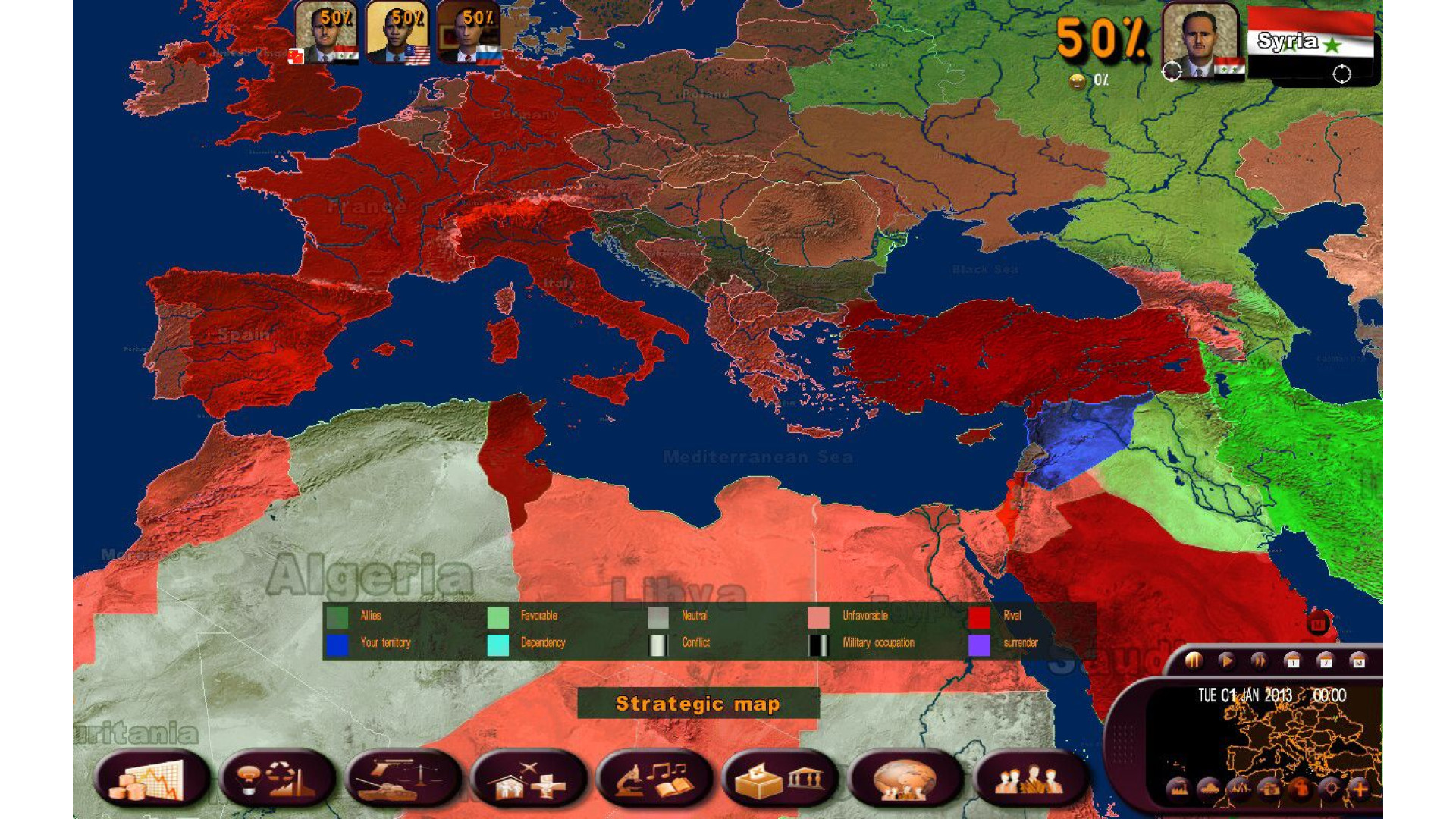Play time at normal speed
1456x819 pixels.
pyautogui.click(x=1225, y=661)
